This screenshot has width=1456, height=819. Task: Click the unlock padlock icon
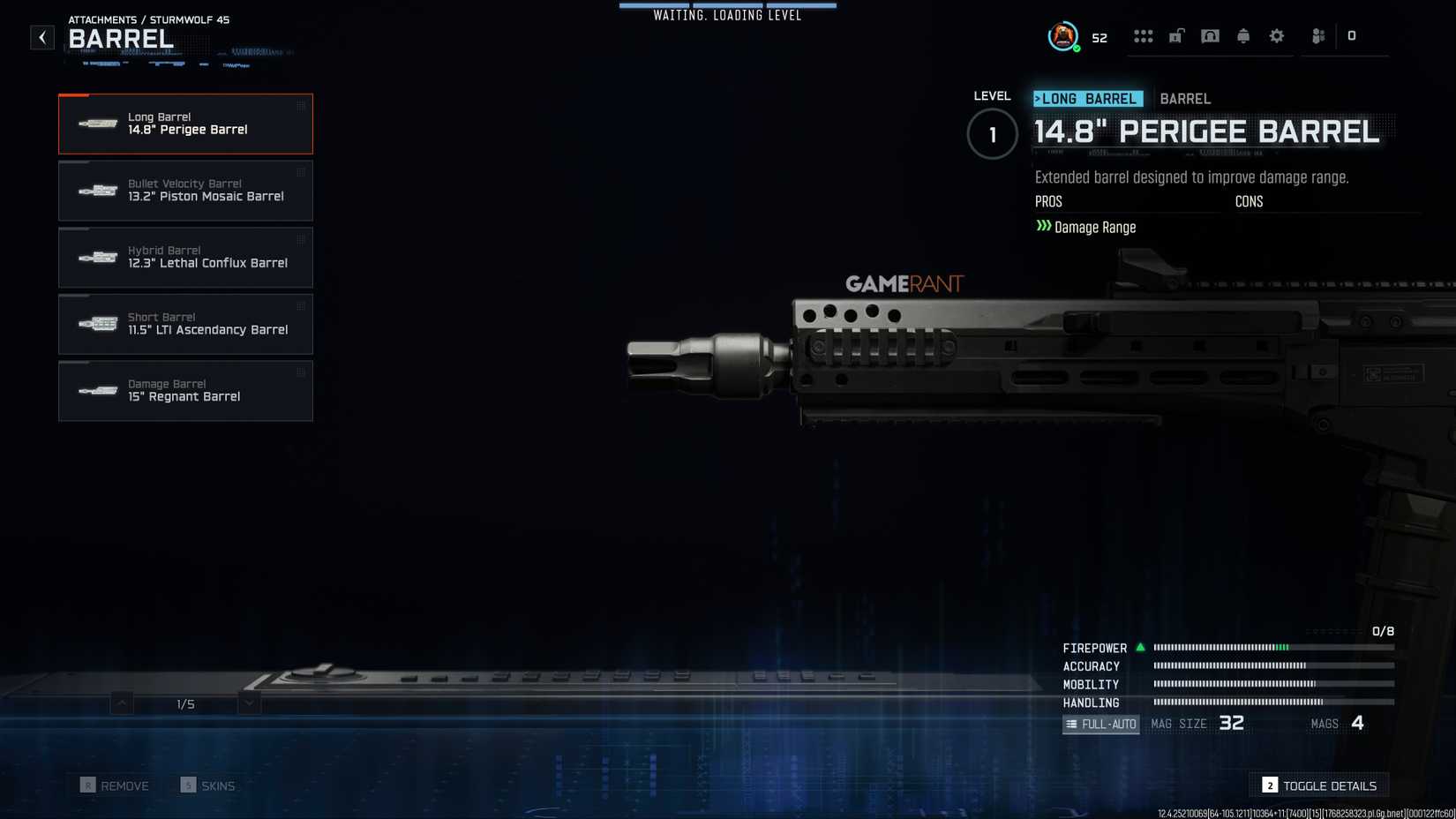[x=1177, y=35]
